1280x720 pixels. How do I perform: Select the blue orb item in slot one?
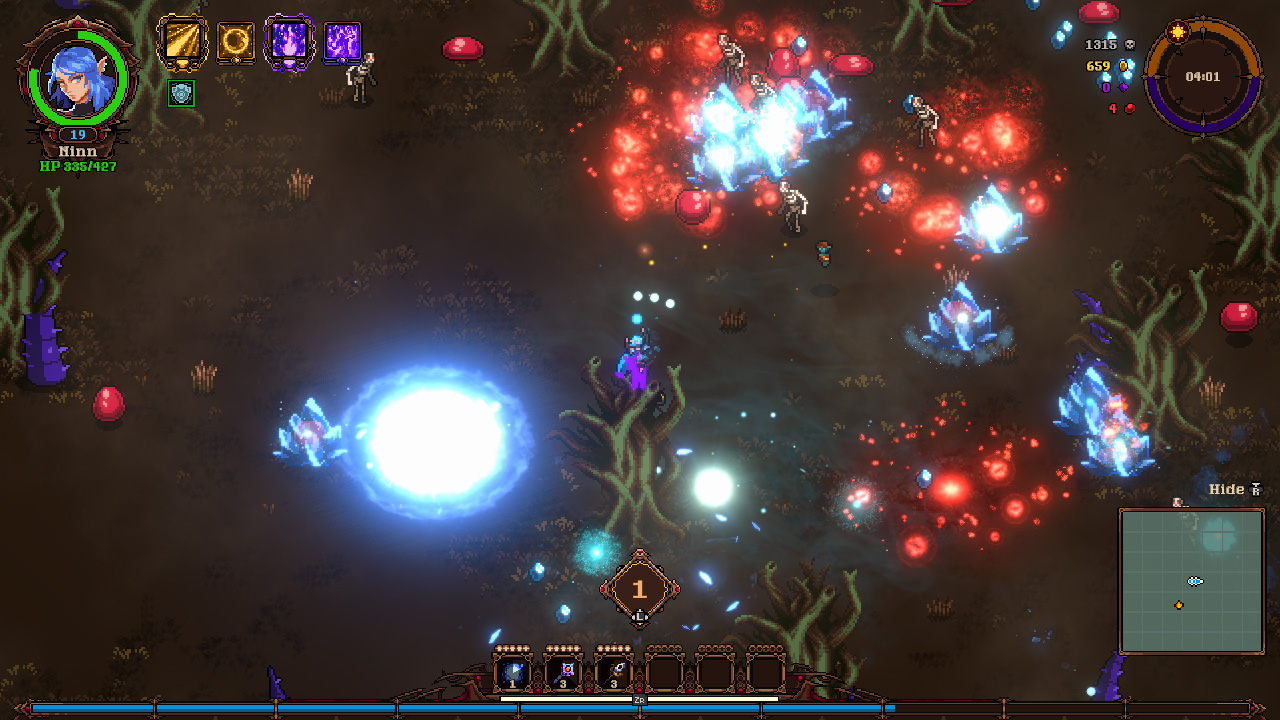point(513,670)
